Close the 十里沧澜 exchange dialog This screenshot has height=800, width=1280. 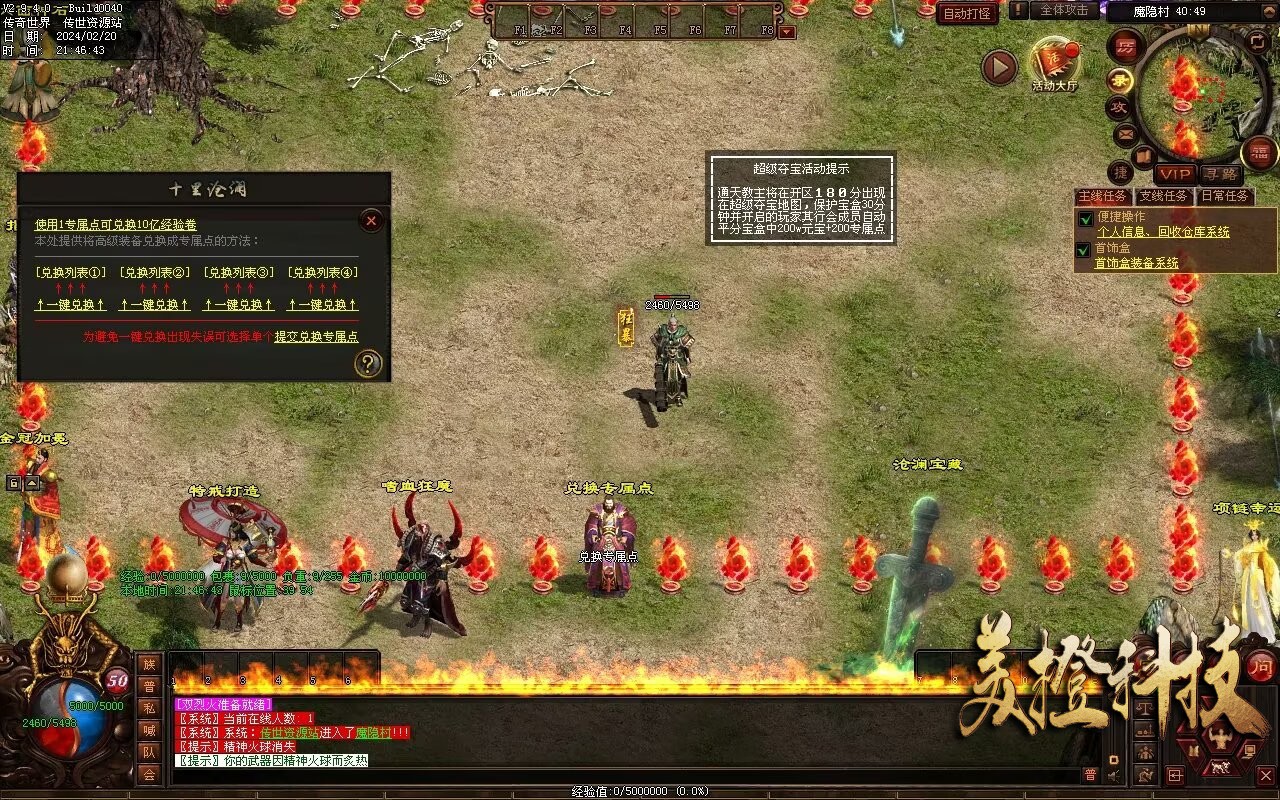(371, 221)
